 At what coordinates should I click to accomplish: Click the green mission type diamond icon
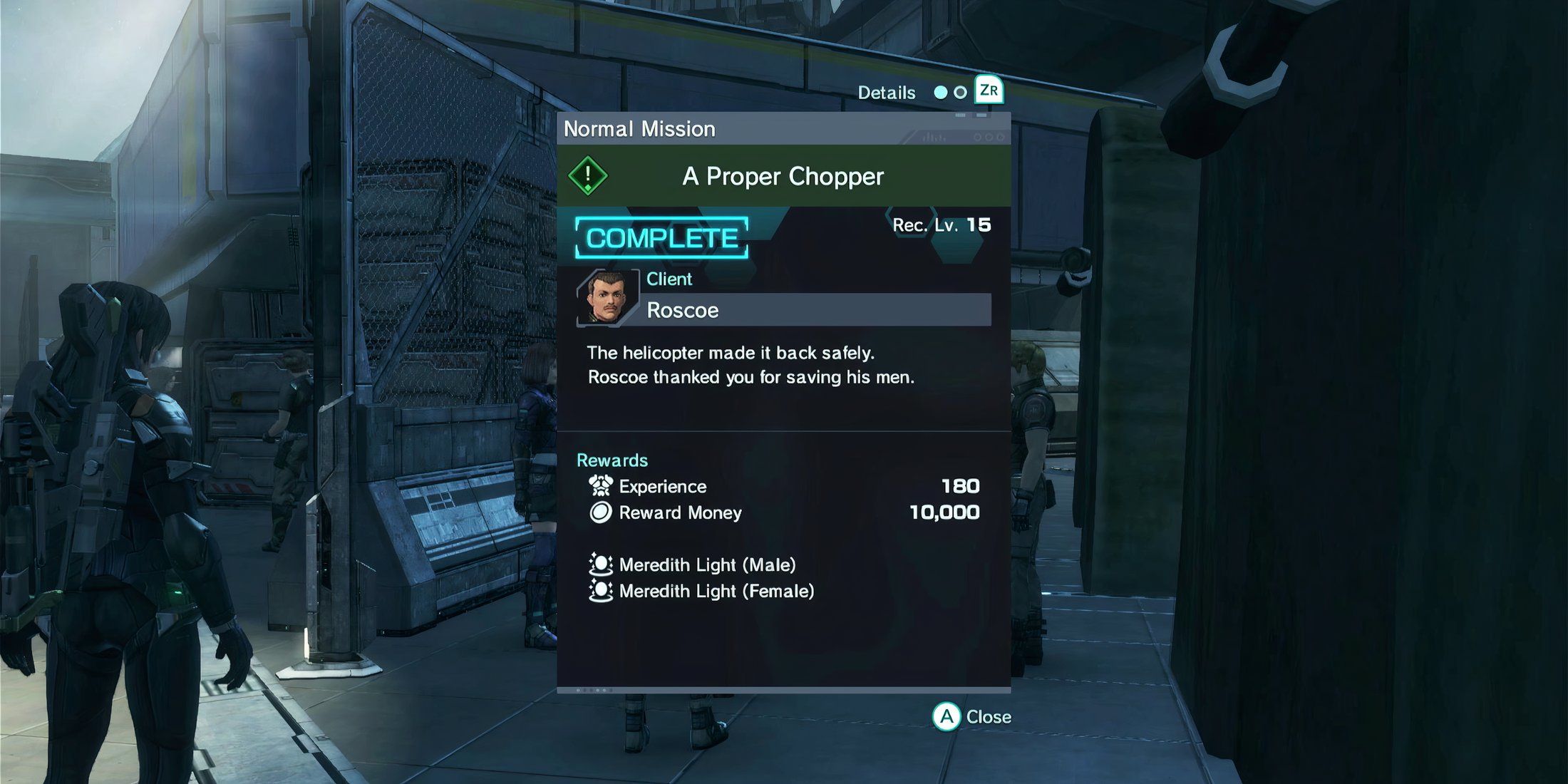pos(588,175)
